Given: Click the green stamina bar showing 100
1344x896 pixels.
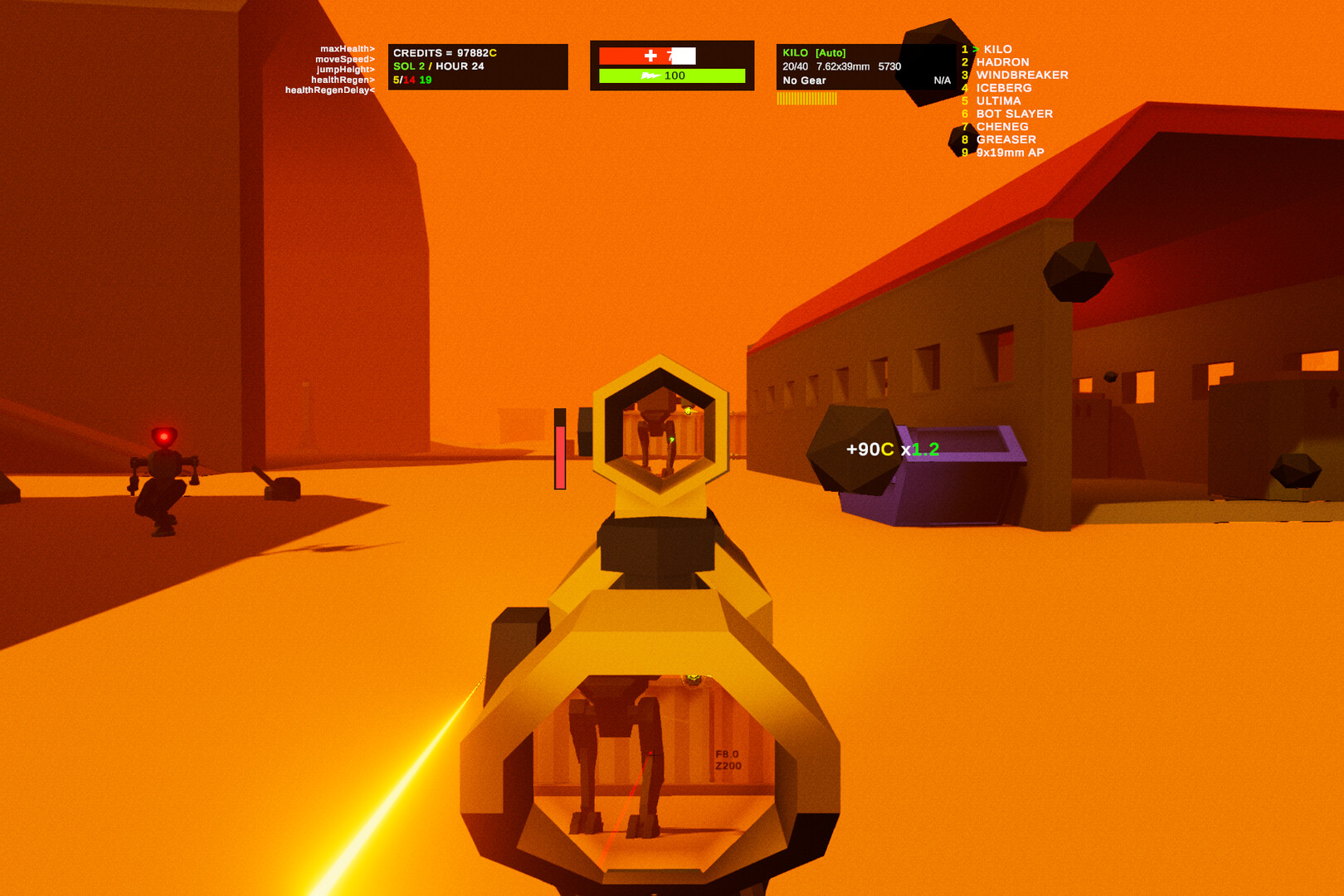Looking at the screenshot, I should point(672,75).
